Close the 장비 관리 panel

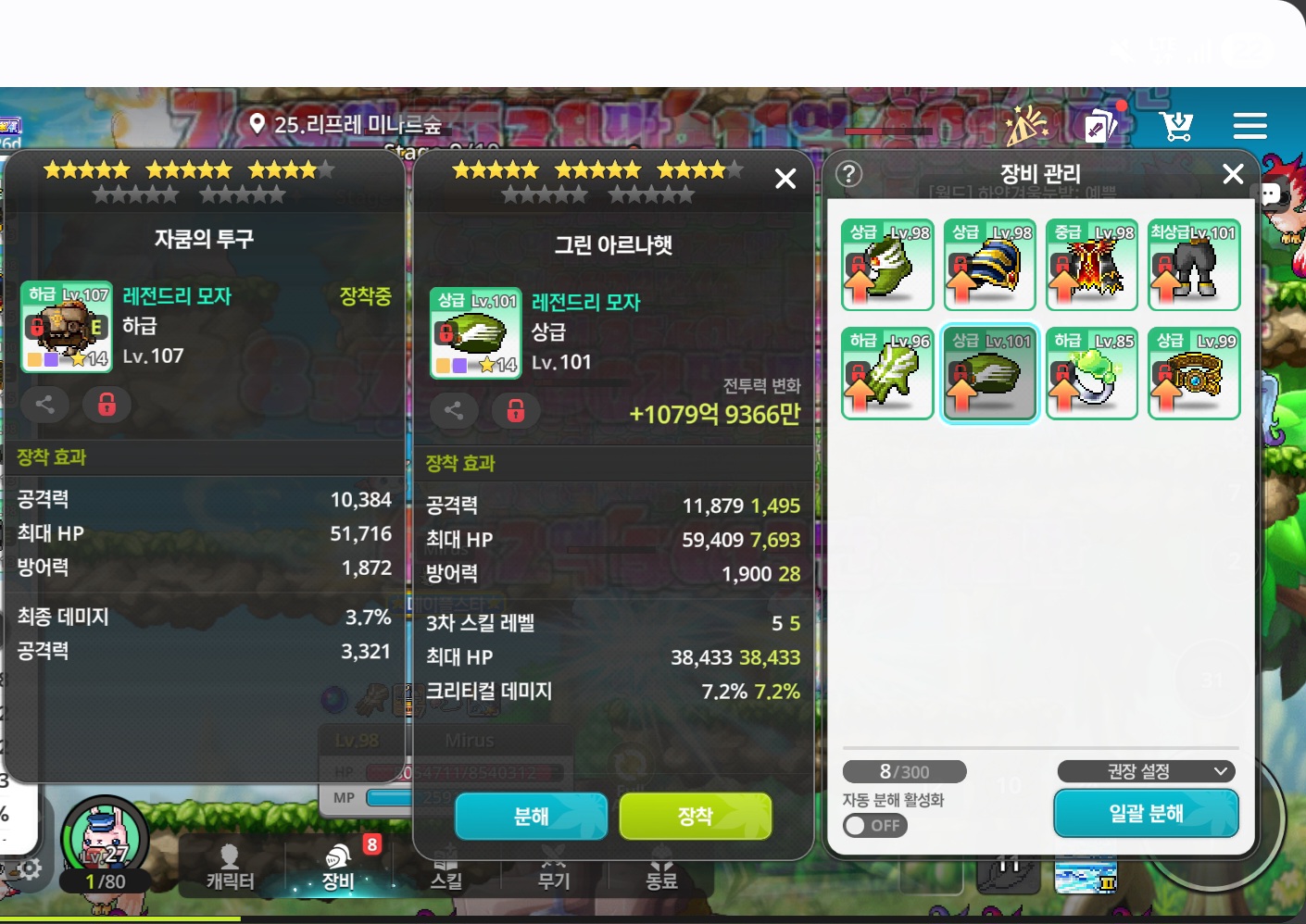(1232, 174)
